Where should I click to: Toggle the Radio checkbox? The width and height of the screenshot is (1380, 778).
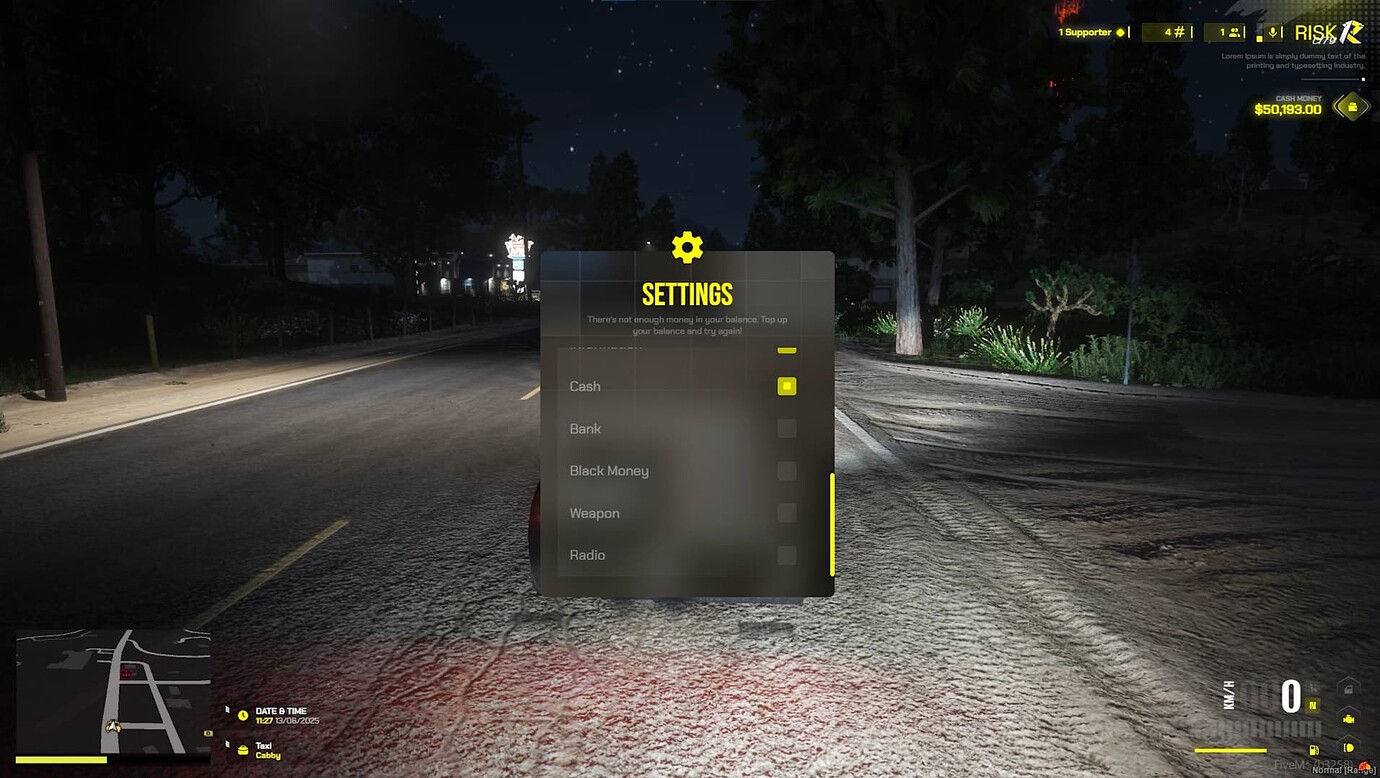[x=787, y=554]
